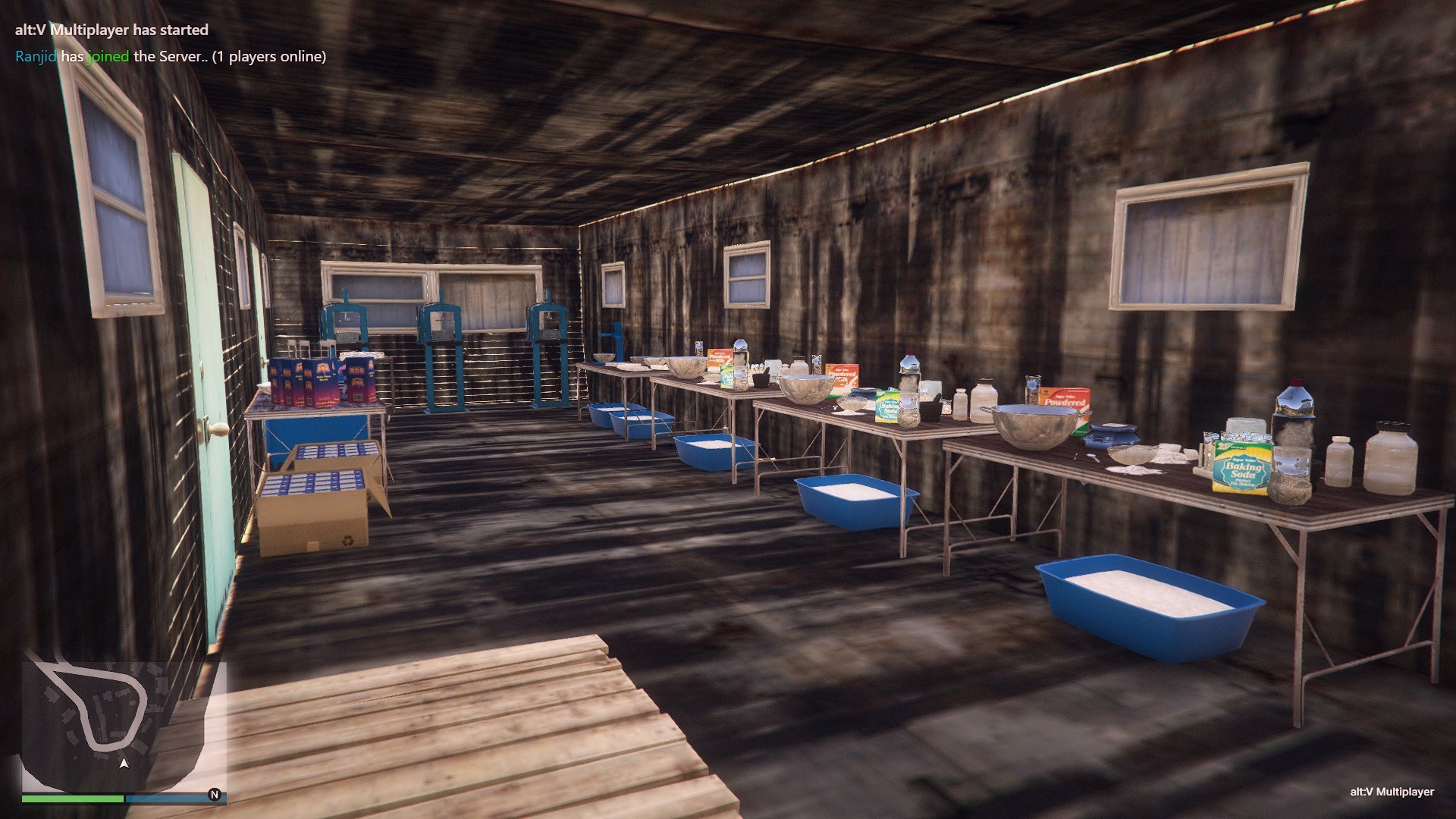The height and width of the screenshot is (819, 1456).
Task: Click the north indicator on the minimap
Action: (215, 795)
